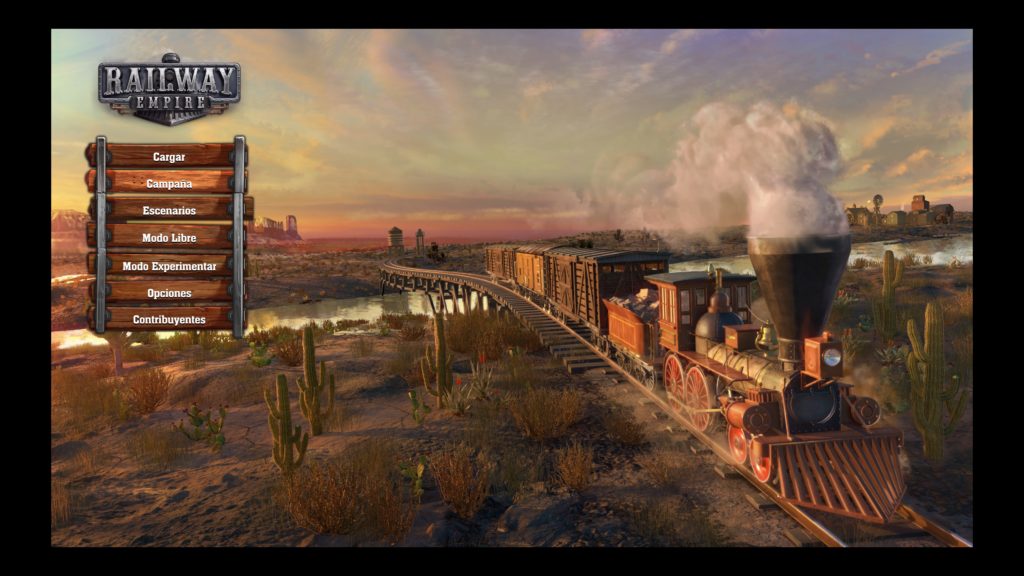Open the Opciones settings
Screen dimensions: 1024x576
point(169,293)
